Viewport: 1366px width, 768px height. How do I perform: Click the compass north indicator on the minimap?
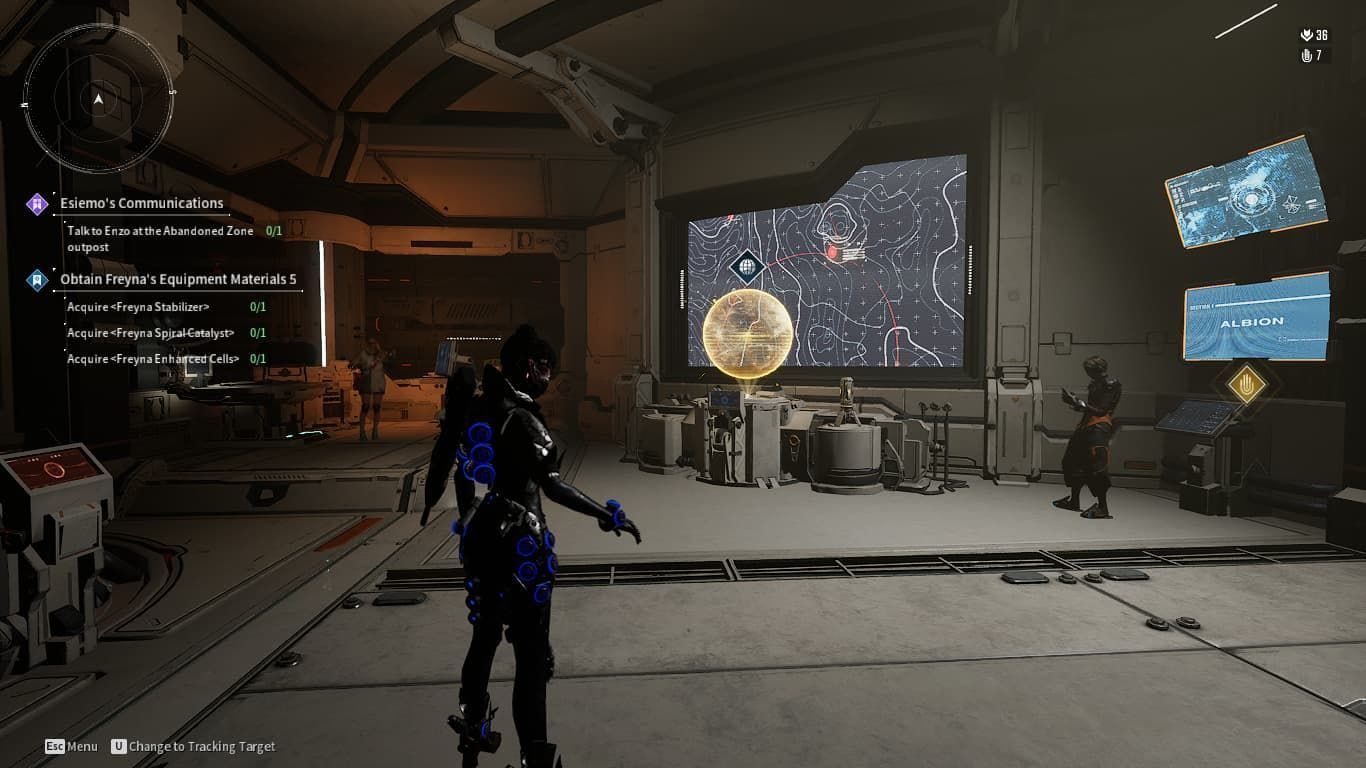[98, 100]
